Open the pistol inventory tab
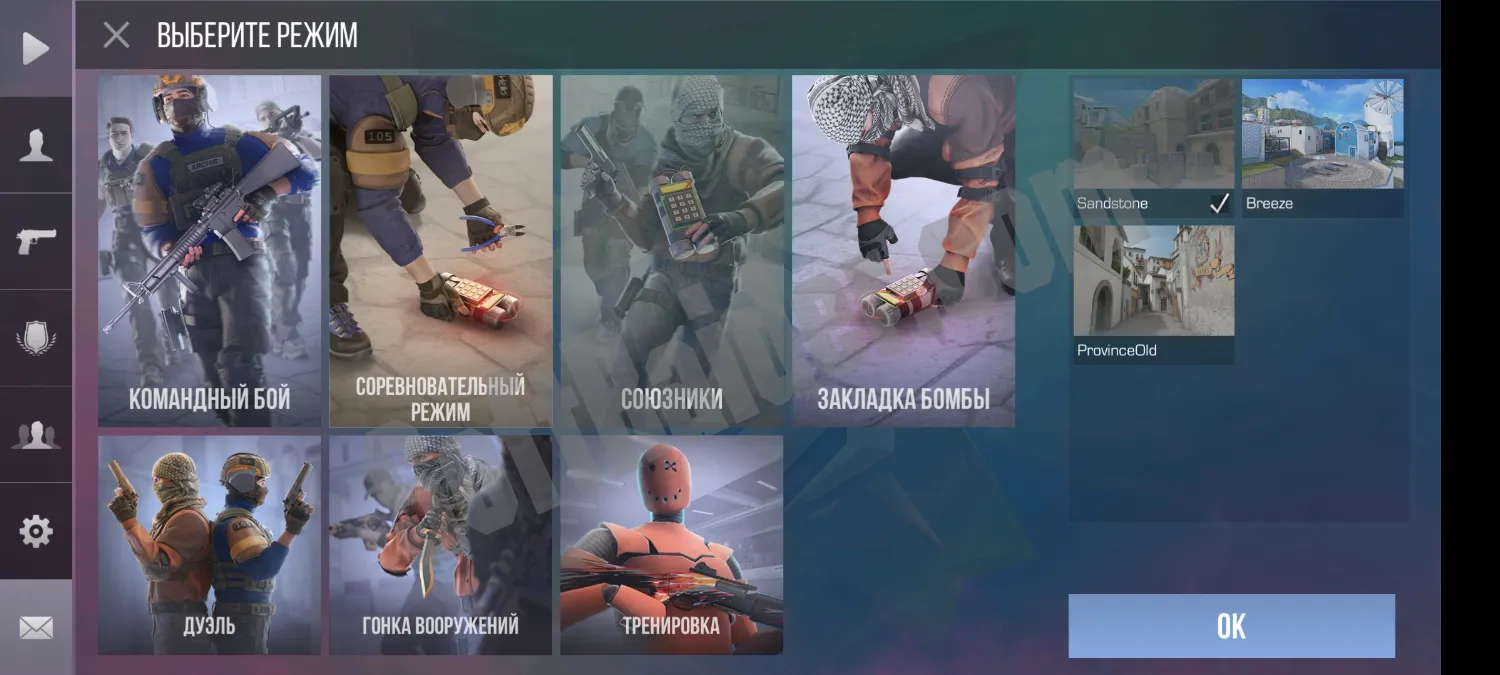This screenshot has width=1500, height=675. [x=36, y=241]
